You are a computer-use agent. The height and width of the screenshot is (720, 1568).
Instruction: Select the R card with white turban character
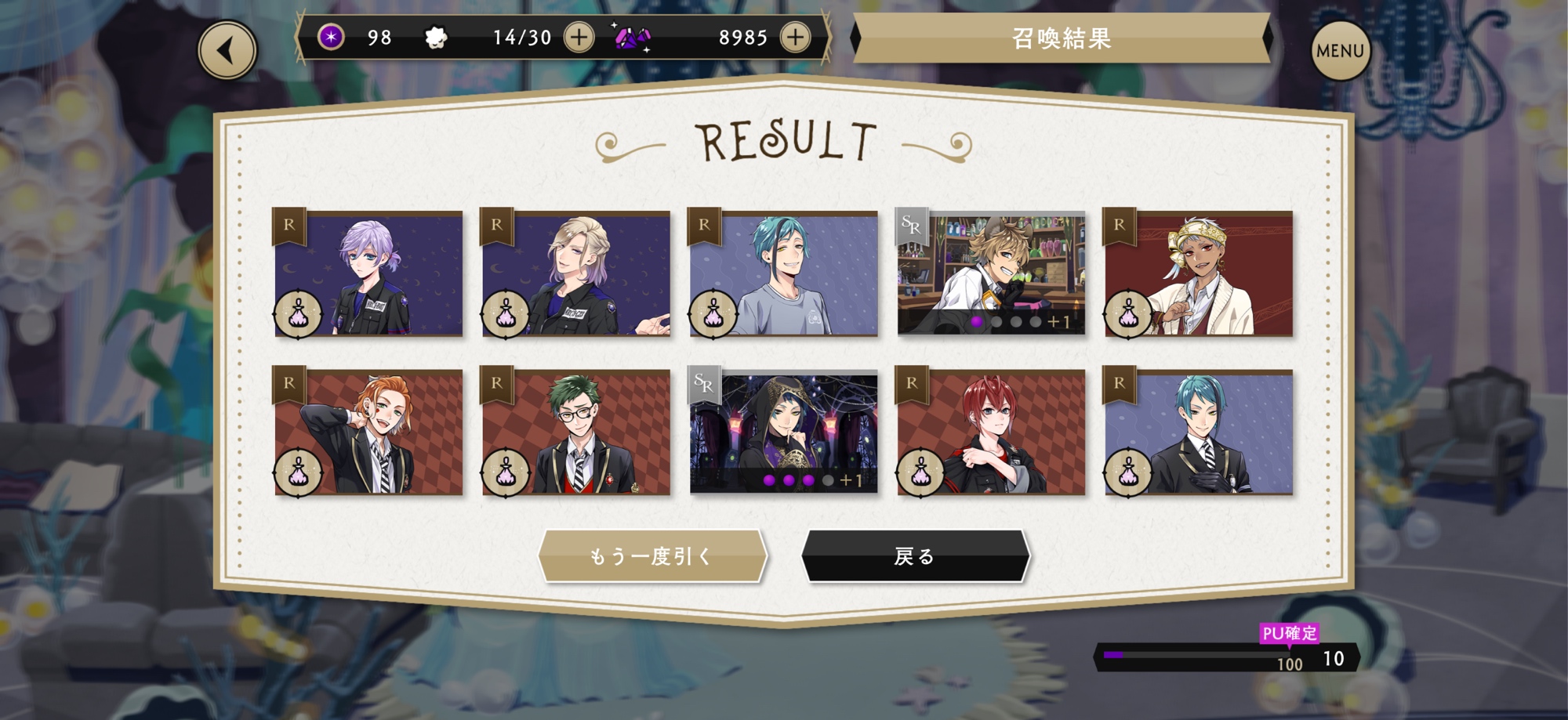click(1199, 273)
